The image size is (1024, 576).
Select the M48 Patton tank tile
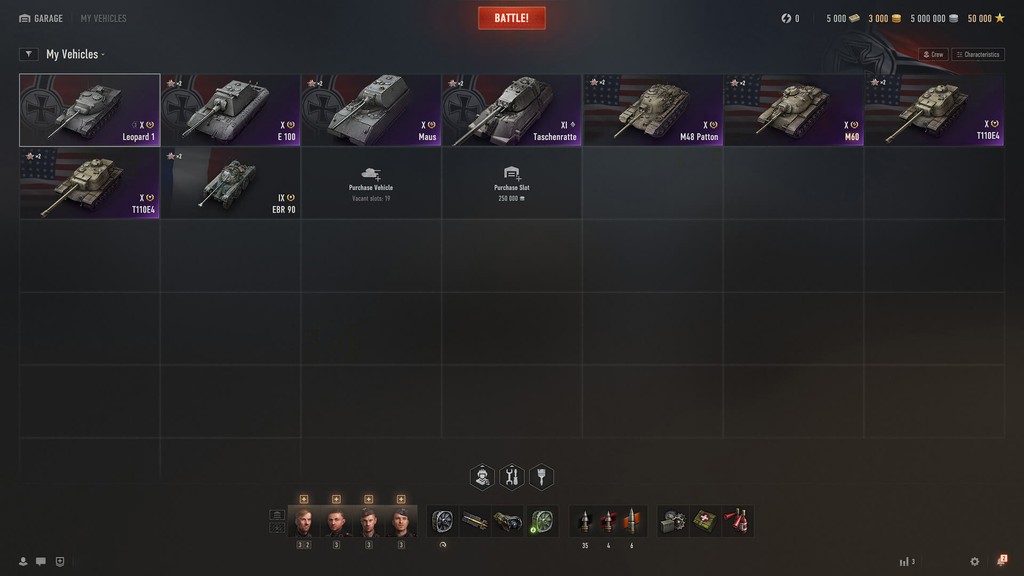coord(653,110)
